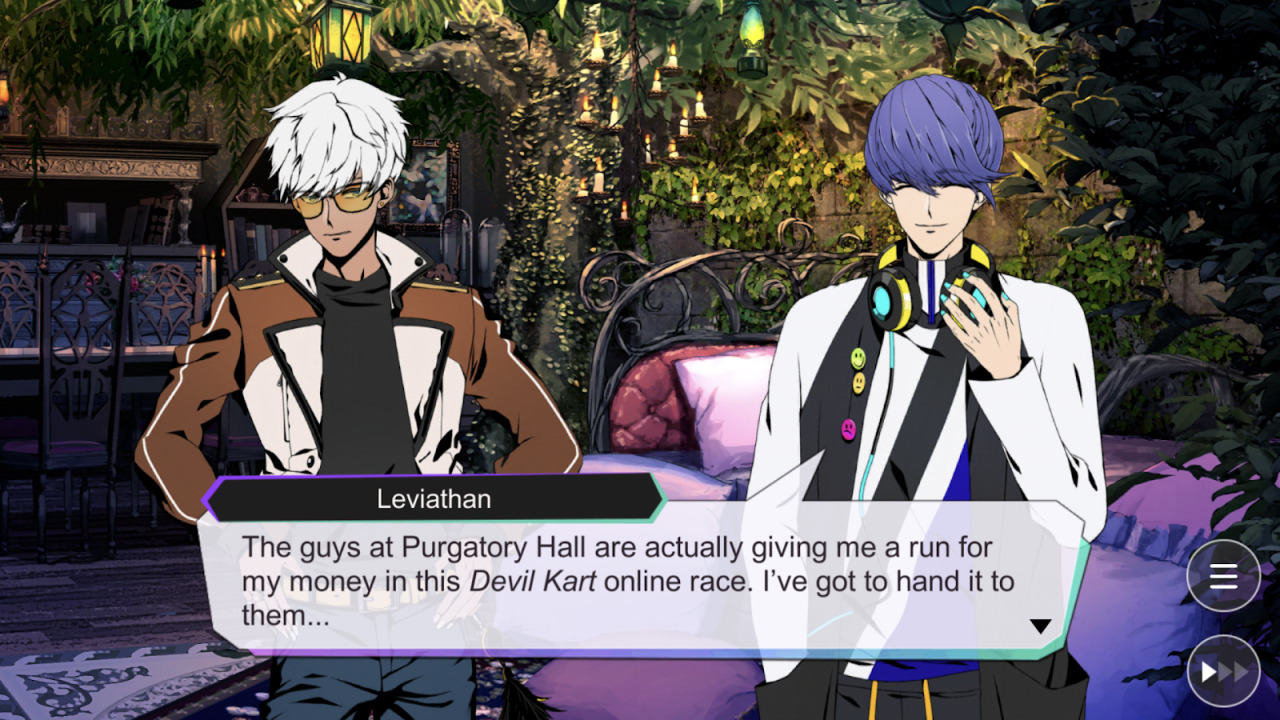This screenshot has height=720, width=1280.
Task: Advance dialogue with the black arrow indicator
Action: click(x=1040, y=626)
